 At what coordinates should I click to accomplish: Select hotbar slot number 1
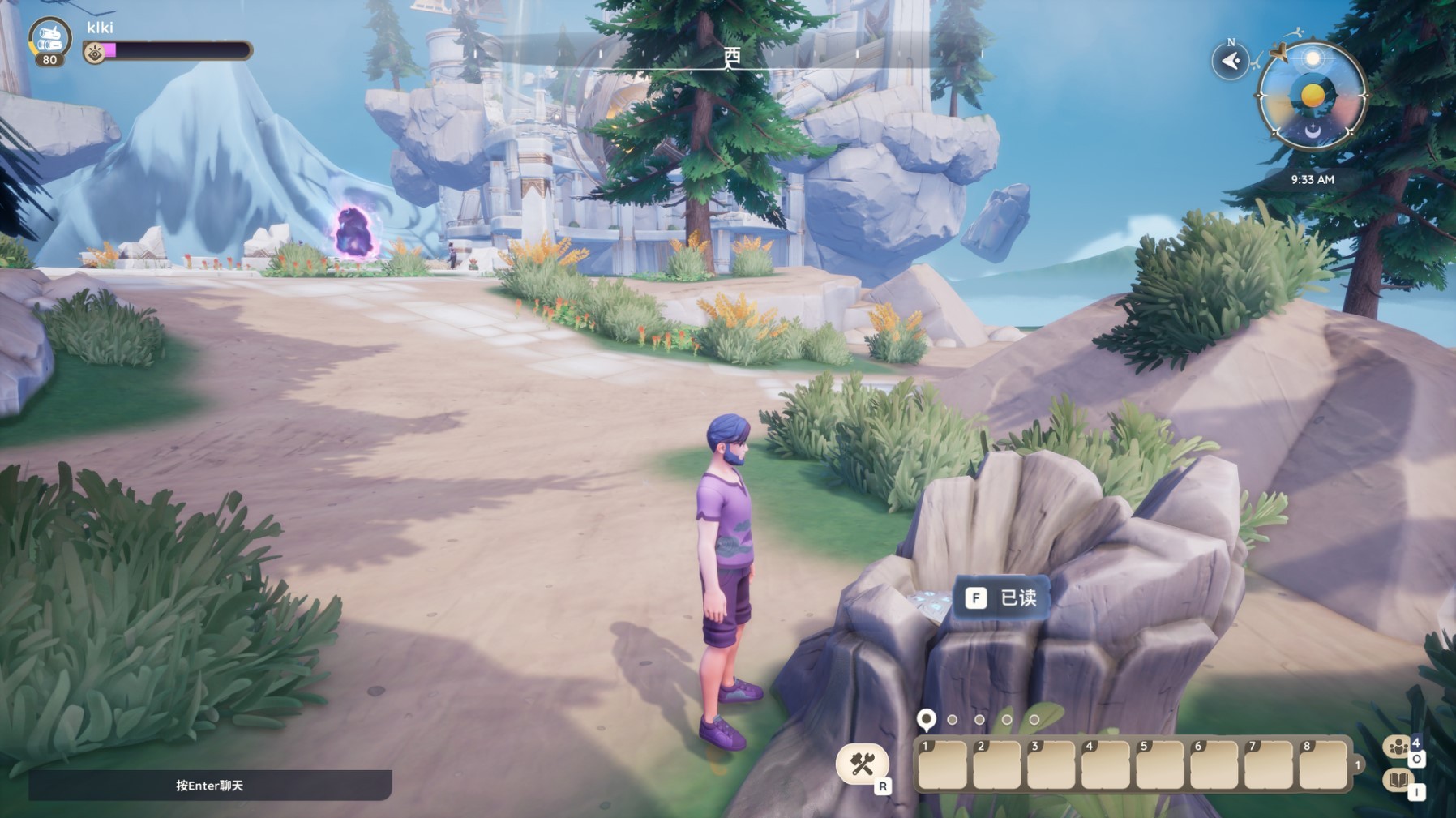(x=942, y=764)
